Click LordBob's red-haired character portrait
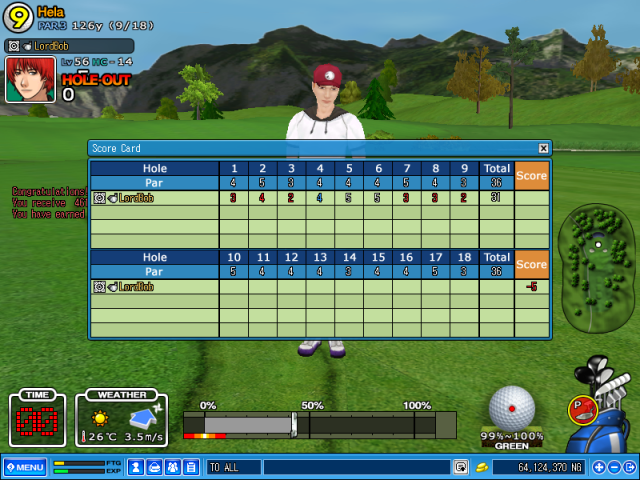The width and height of the screenshot is (640, 480). click(x=30, y=80)
